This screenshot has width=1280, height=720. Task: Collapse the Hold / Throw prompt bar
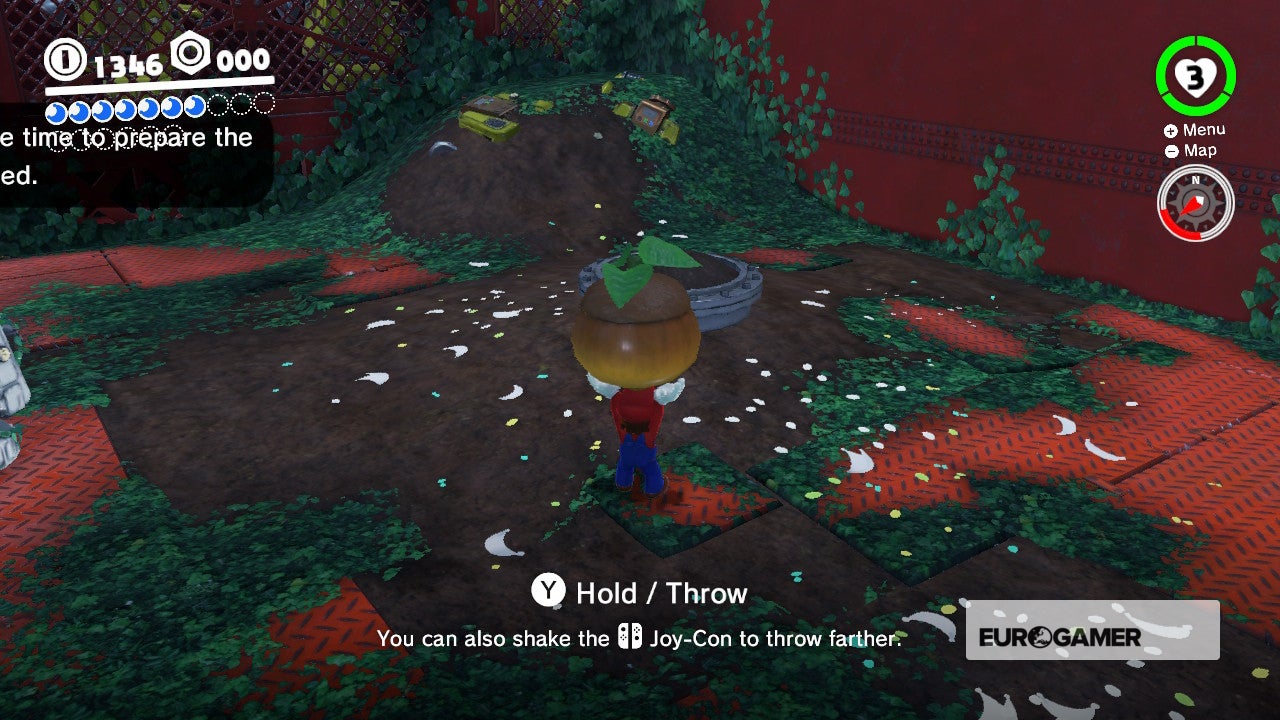[x=640, y=592]
